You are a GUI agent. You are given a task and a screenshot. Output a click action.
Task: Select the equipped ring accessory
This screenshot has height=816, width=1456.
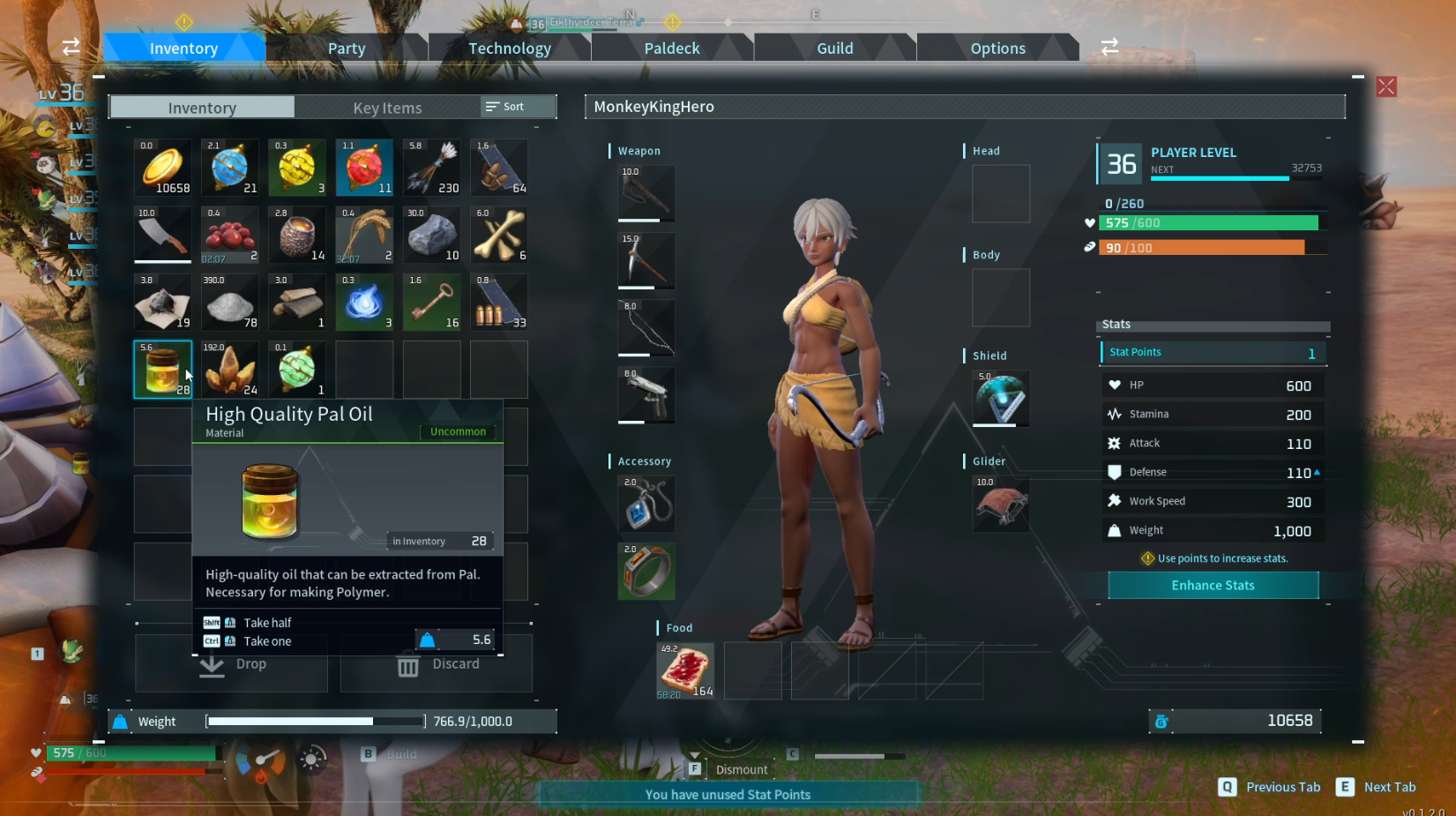(x=646, y=571)
